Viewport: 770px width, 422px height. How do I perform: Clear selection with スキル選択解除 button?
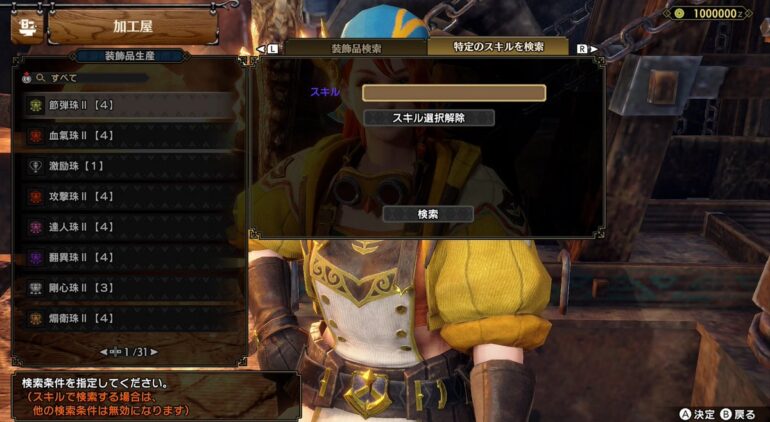428,118
